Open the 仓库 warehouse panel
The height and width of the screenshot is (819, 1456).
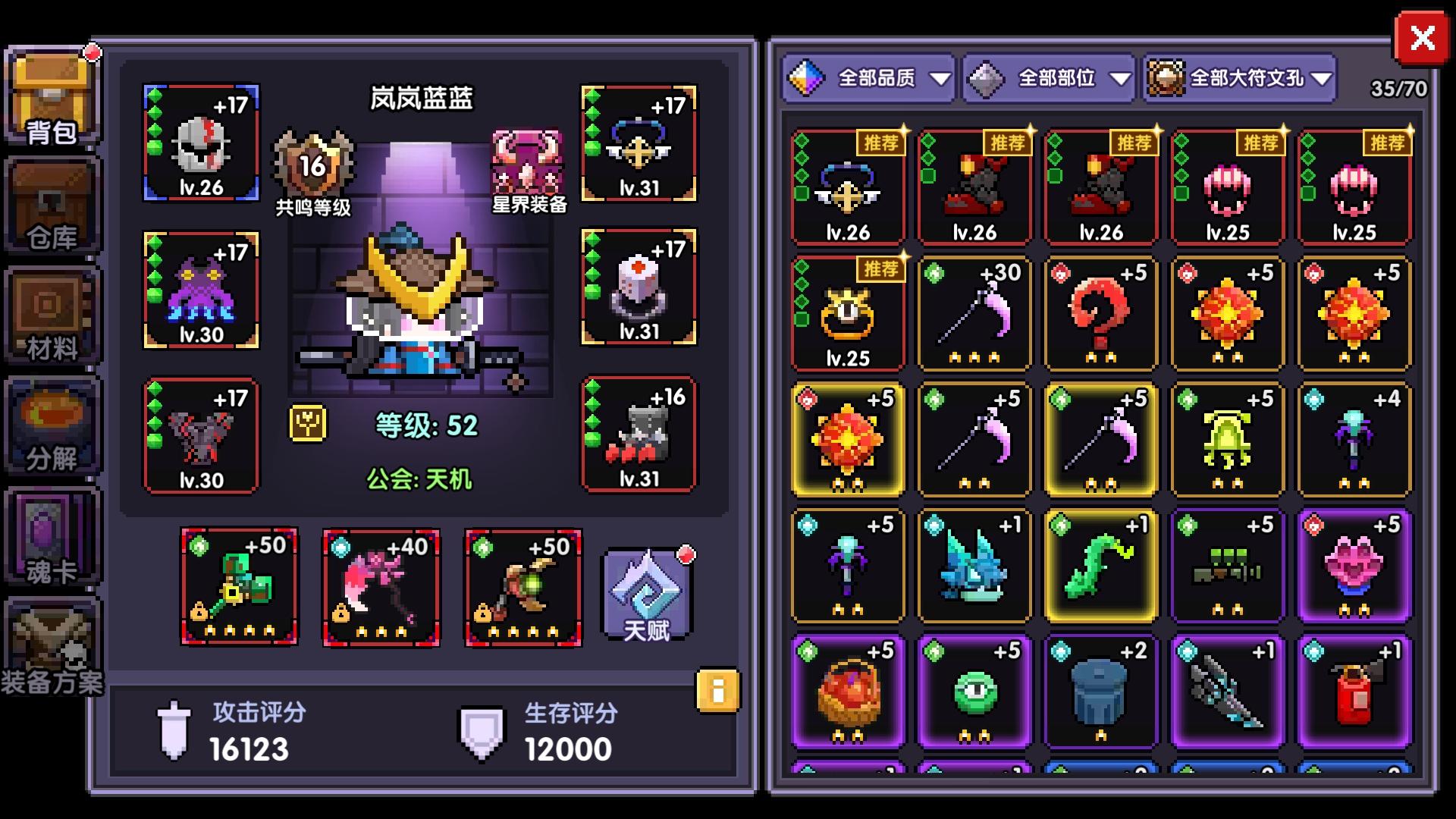click(52, 206)
